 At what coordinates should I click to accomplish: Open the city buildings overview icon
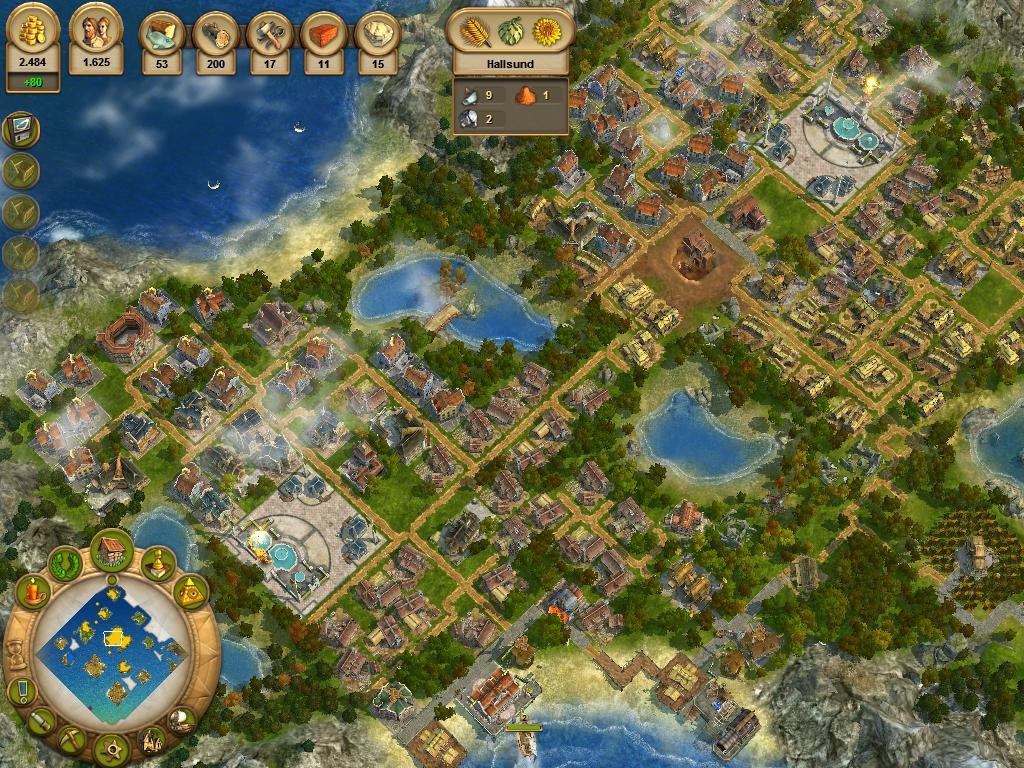pos(152,740)
